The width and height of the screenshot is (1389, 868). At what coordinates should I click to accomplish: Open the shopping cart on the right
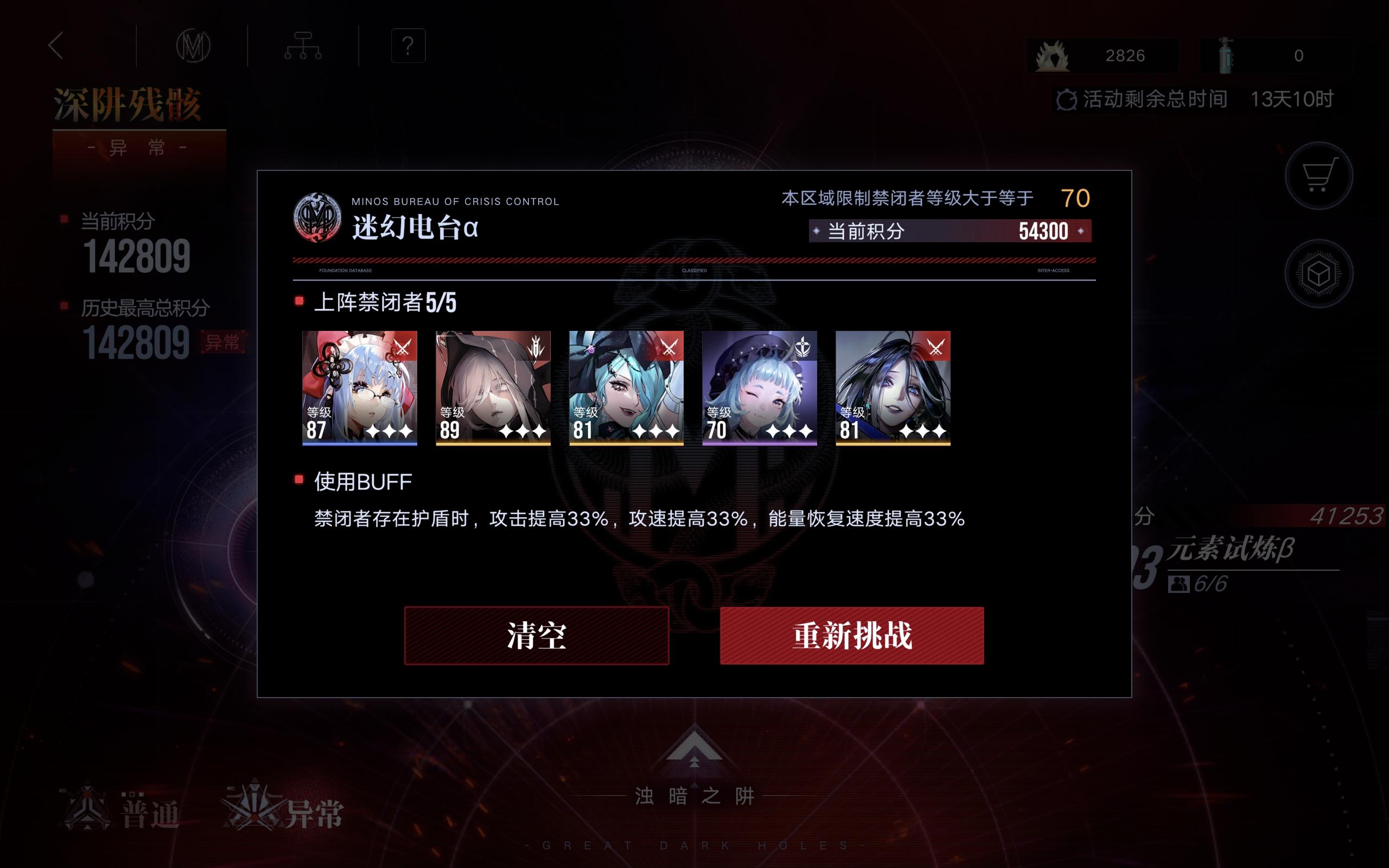pos(1321,176)
